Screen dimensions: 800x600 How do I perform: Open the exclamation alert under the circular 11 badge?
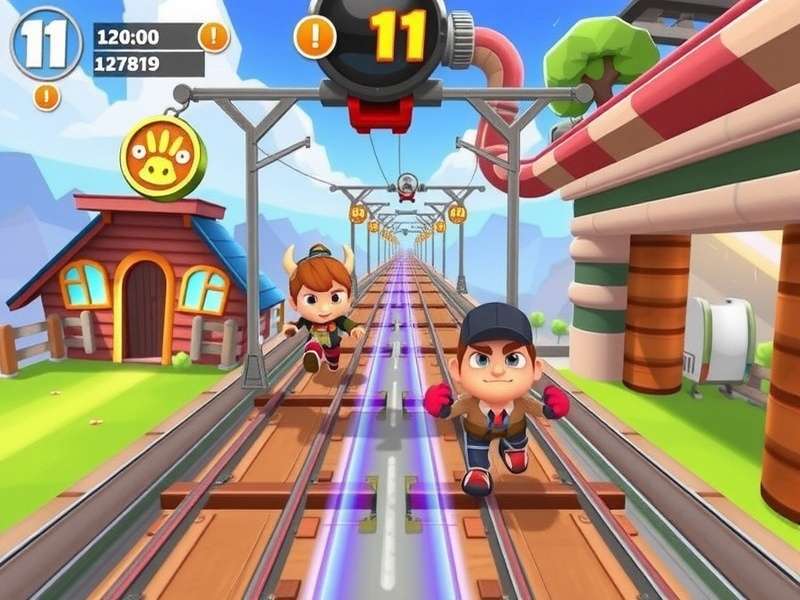pyautogui.click(x=46, y=97)
